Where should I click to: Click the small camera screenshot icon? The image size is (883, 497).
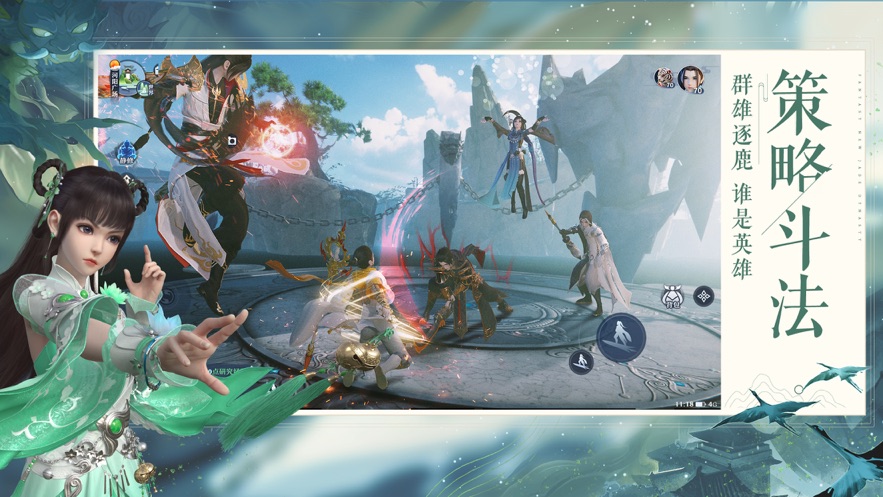click(231, 142)
